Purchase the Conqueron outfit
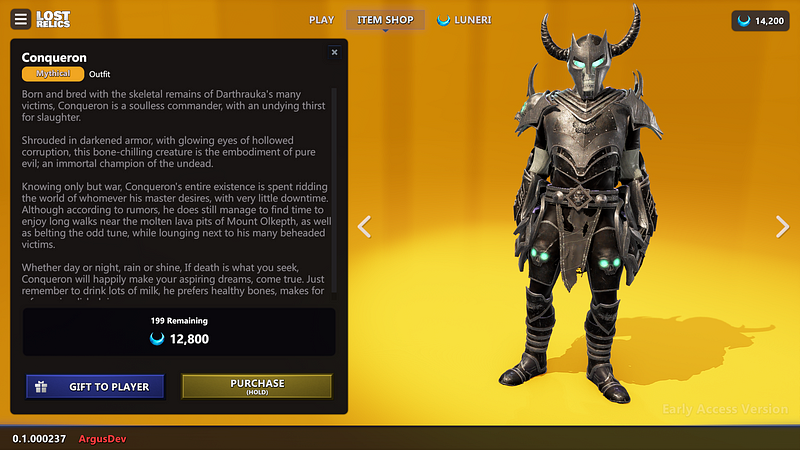800x450 pixels. 257,387
